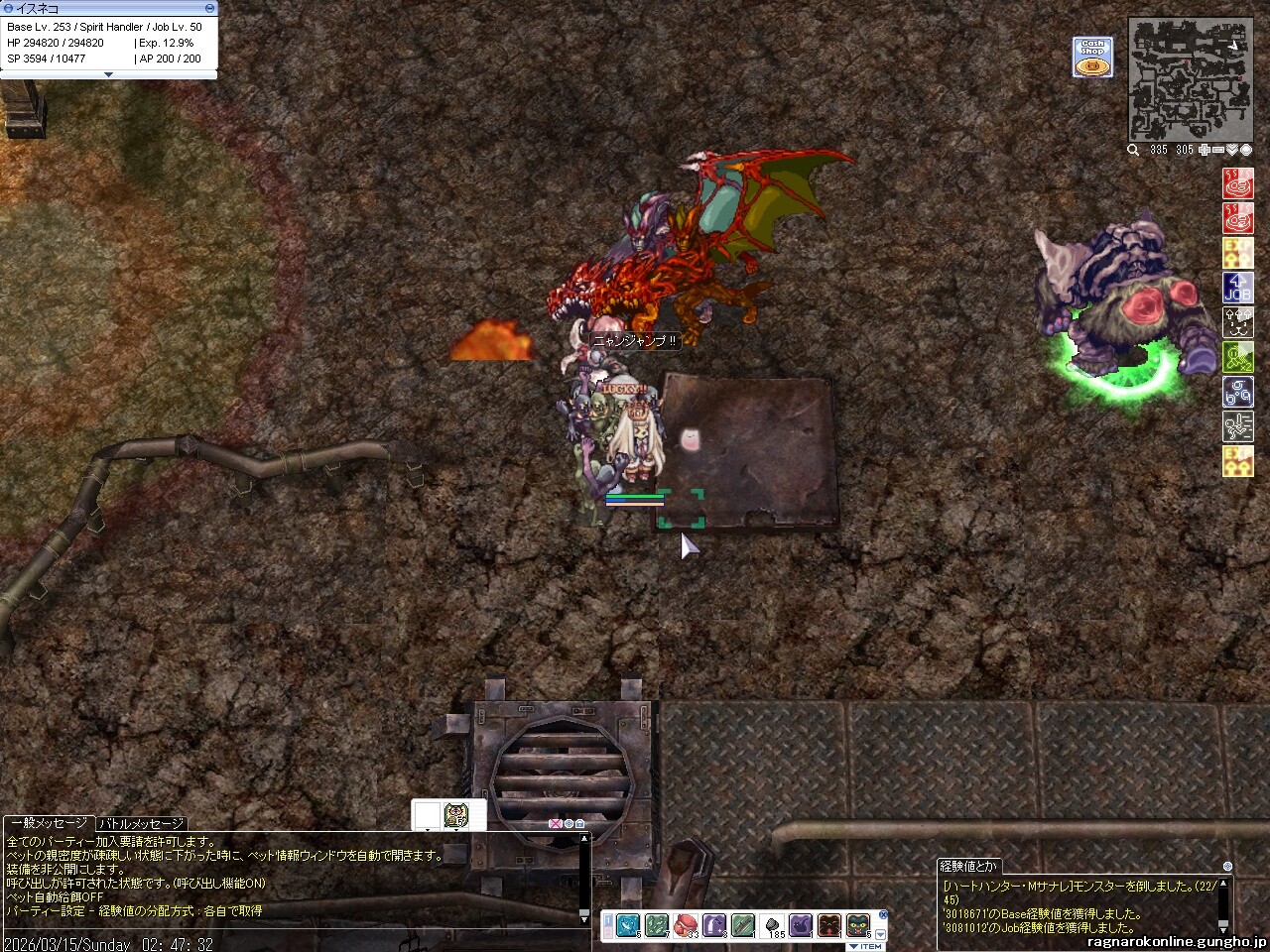The image size is (1270, 952).
Task: Click the minimap magnifier search icon
Action: pos(1133,150)
